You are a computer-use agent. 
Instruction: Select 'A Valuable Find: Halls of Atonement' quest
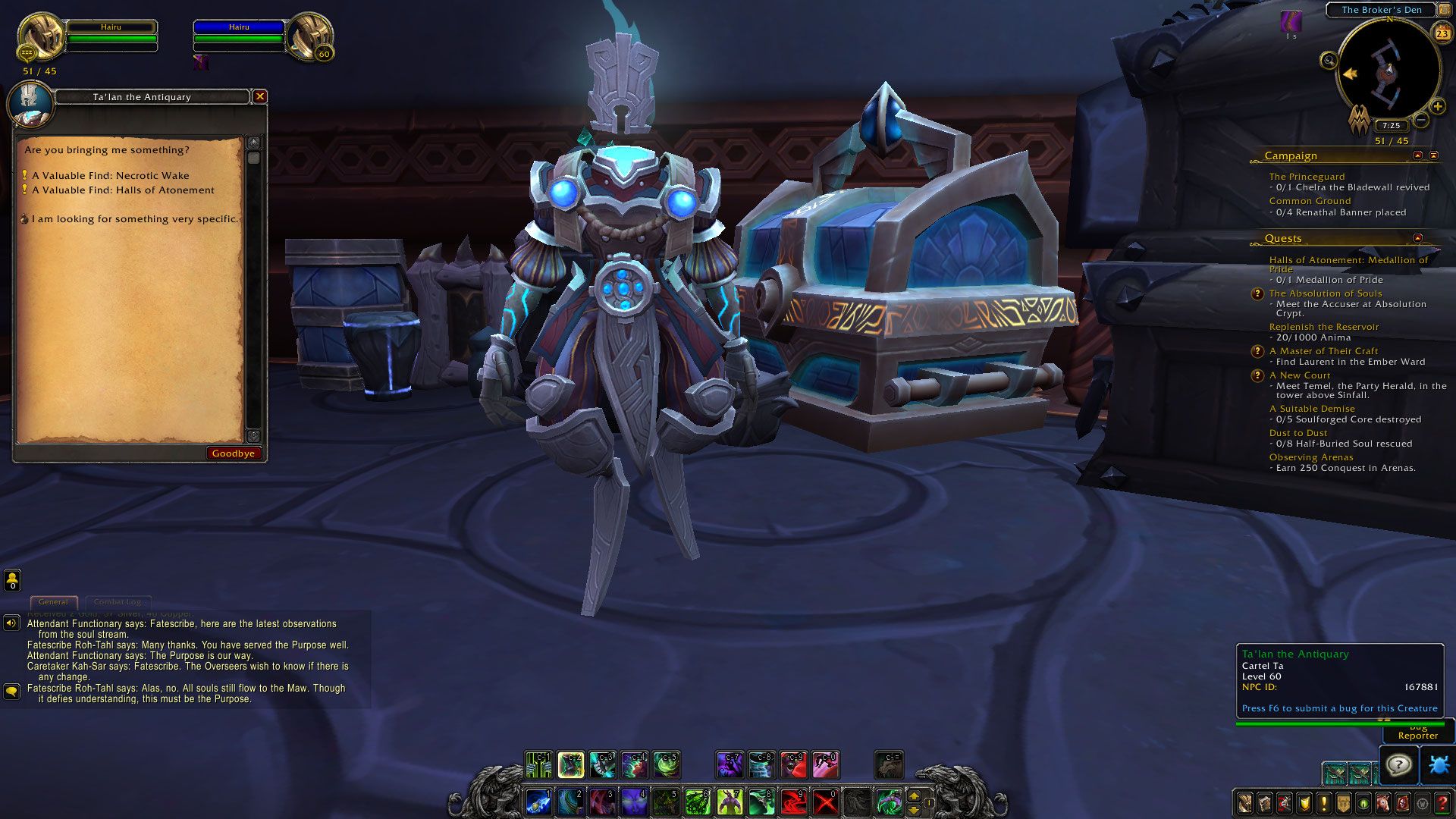point(124,190)
